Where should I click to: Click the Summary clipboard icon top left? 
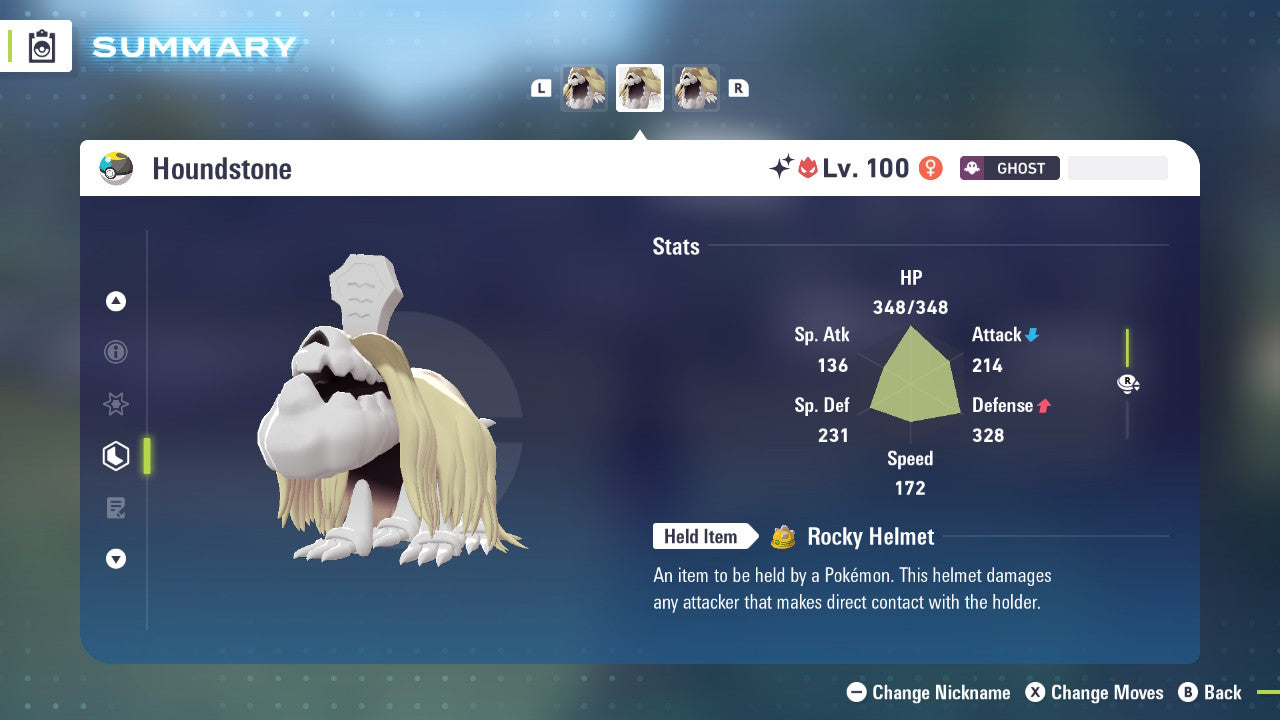pos(41,46)
